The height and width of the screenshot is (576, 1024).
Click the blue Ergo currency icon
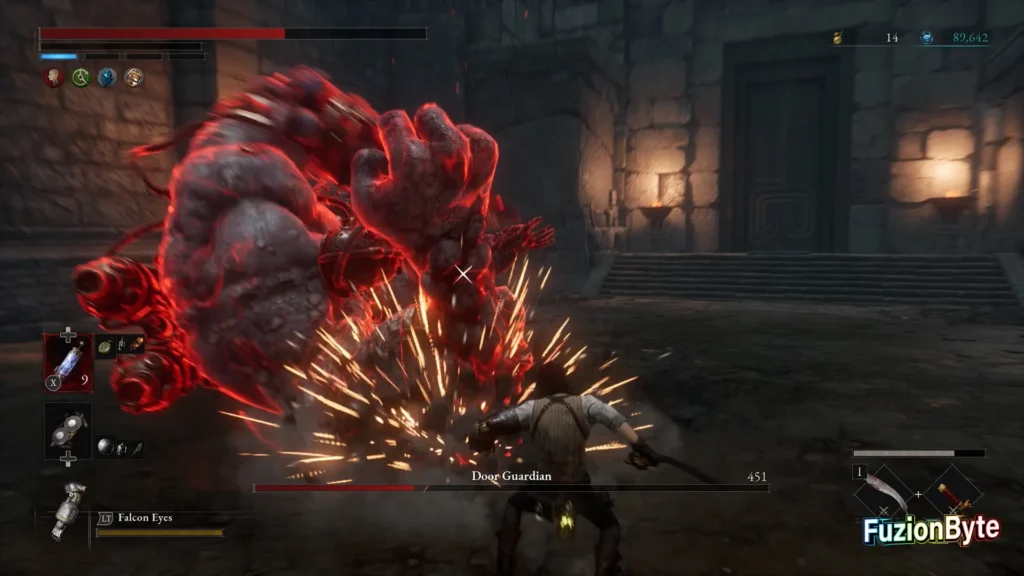tap(928, 38)
